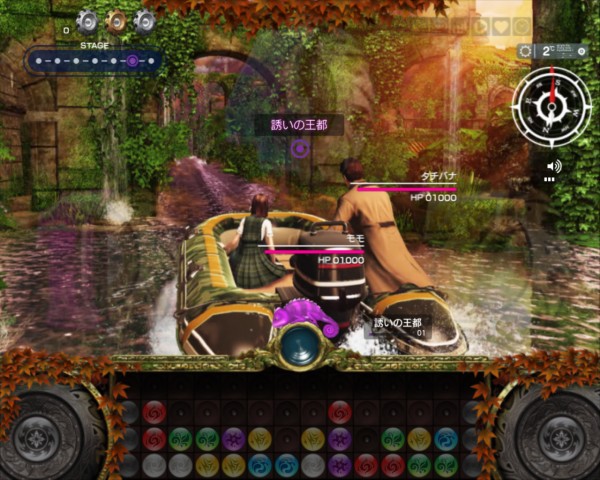This screenshot has height=480, width=600.
Task: Open the three-dot options below the speaker
Action: tap(548, 180)
